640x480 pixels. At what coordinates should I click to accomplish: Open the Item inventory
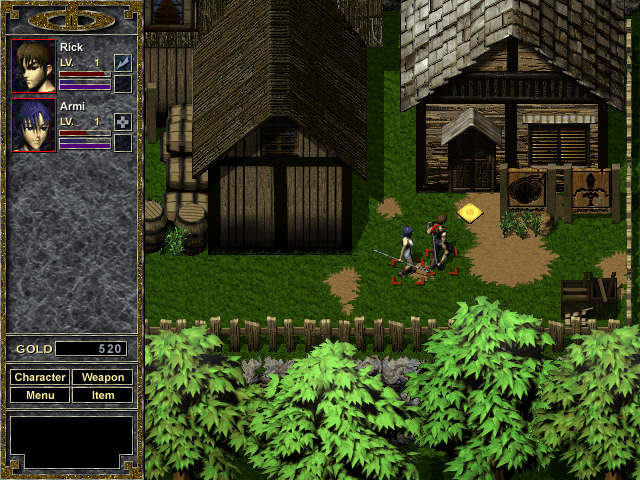point(102,395)
